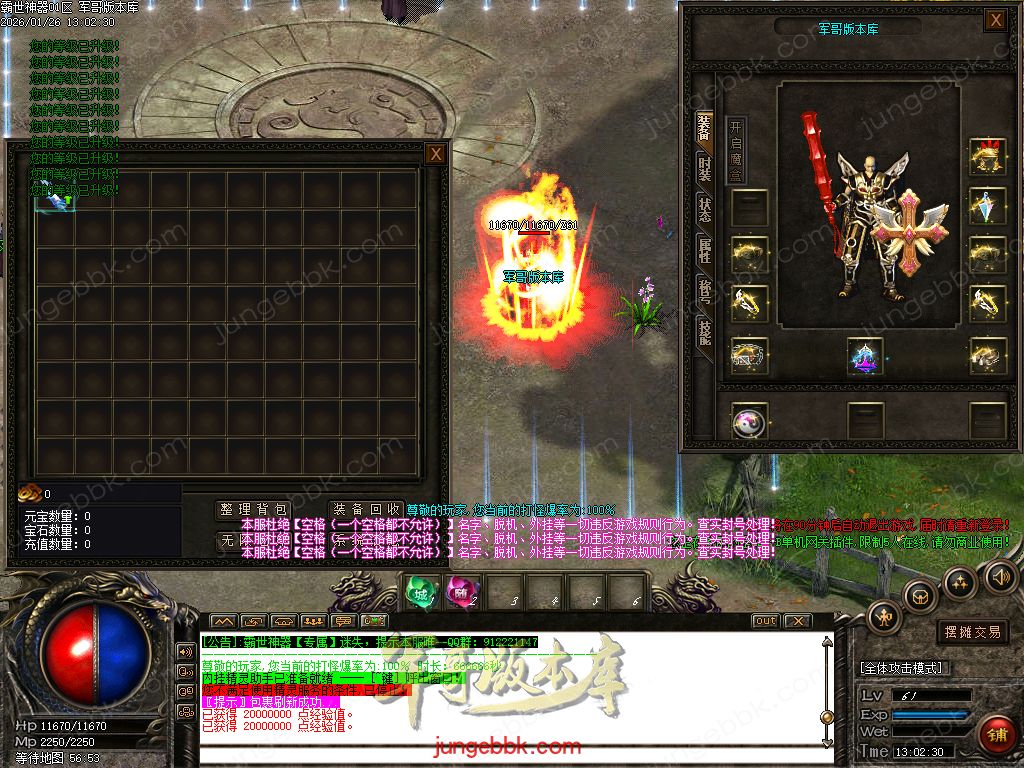Screen dimensions: 1024x768
Task: Select the 技能 skills tab
Action: pyautogui.click(x=705, y=332)
